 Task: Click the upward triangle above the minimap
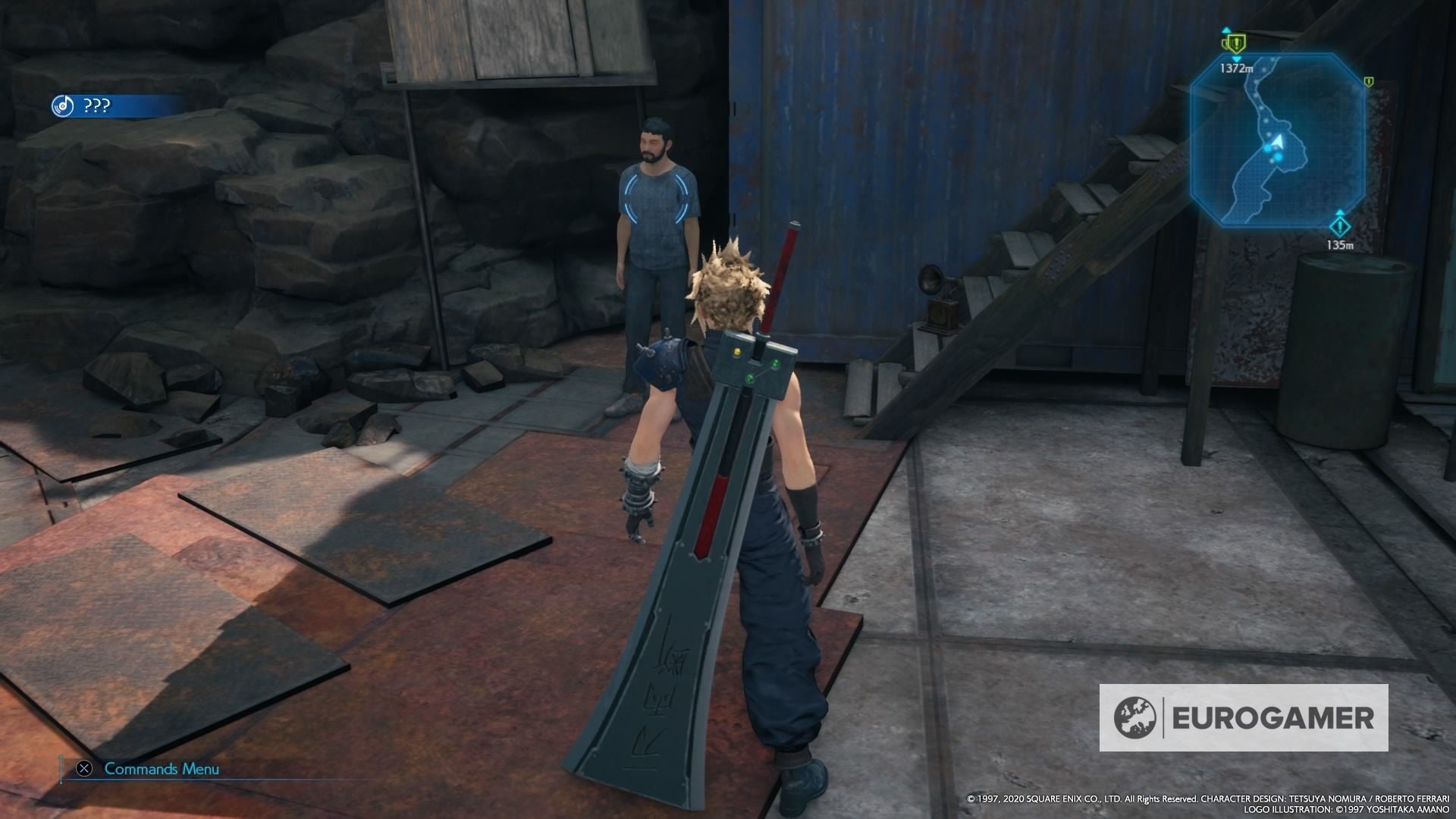[1227, 29]
